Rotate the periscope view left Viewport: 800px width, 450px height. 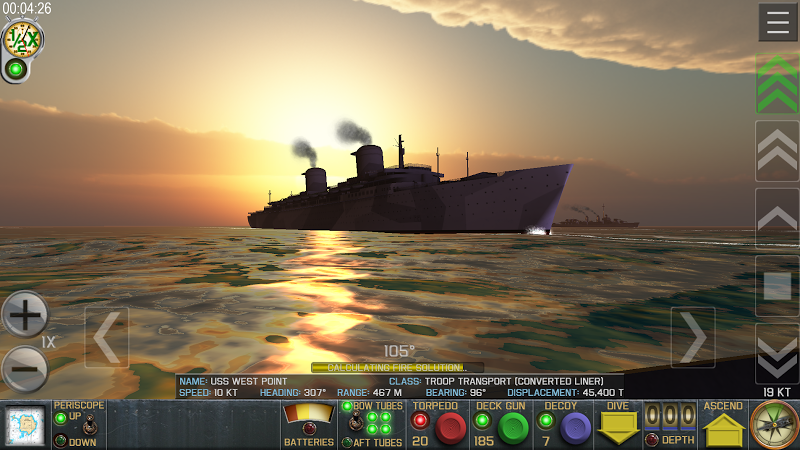(106, 338)
